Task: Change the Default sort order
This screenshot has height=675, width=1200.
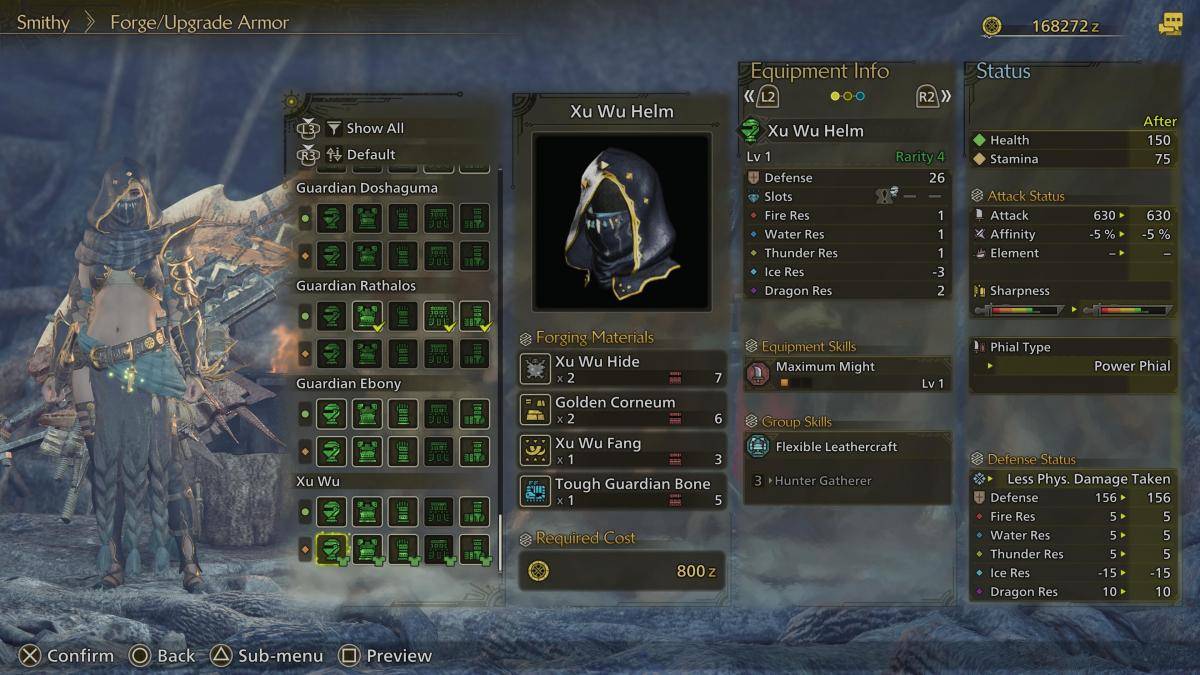Action: pyautogui.click(x=370, y=155)
